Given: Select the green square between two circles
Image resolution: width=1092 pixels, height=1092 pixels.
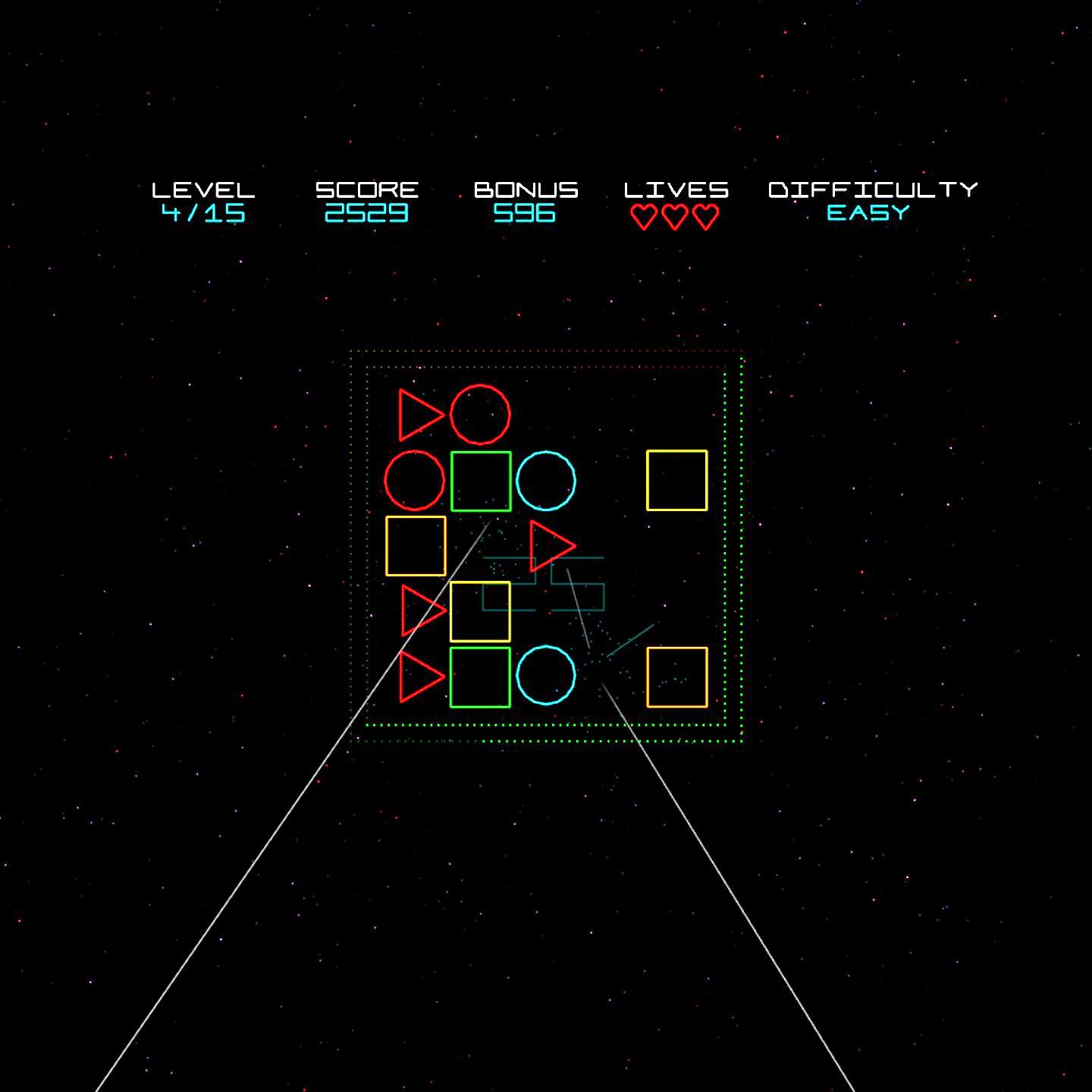Looking at the screenshot, I should click(x=481, y=481).
